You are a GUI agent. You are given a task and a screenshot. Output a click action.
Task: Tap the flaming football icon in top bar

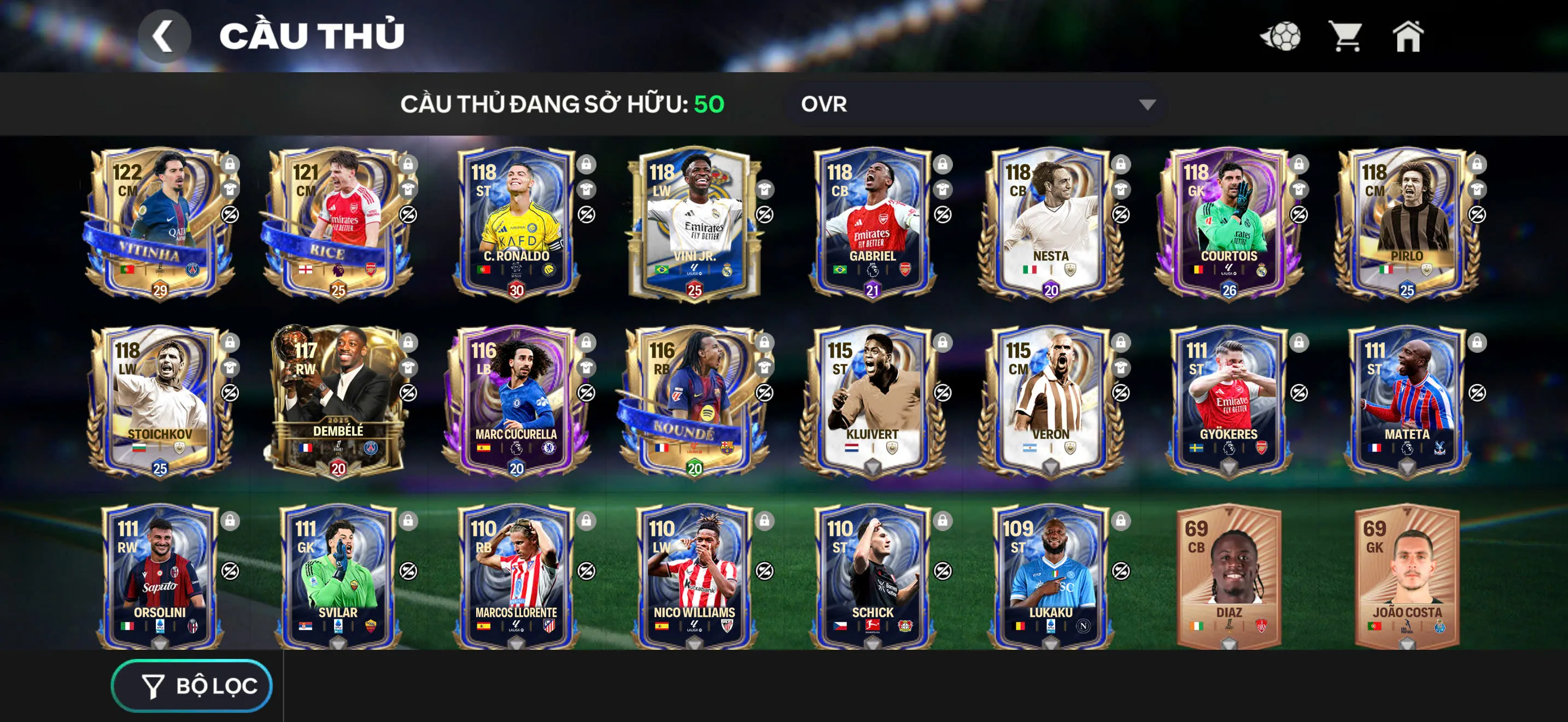click(x=1282, y=38)
